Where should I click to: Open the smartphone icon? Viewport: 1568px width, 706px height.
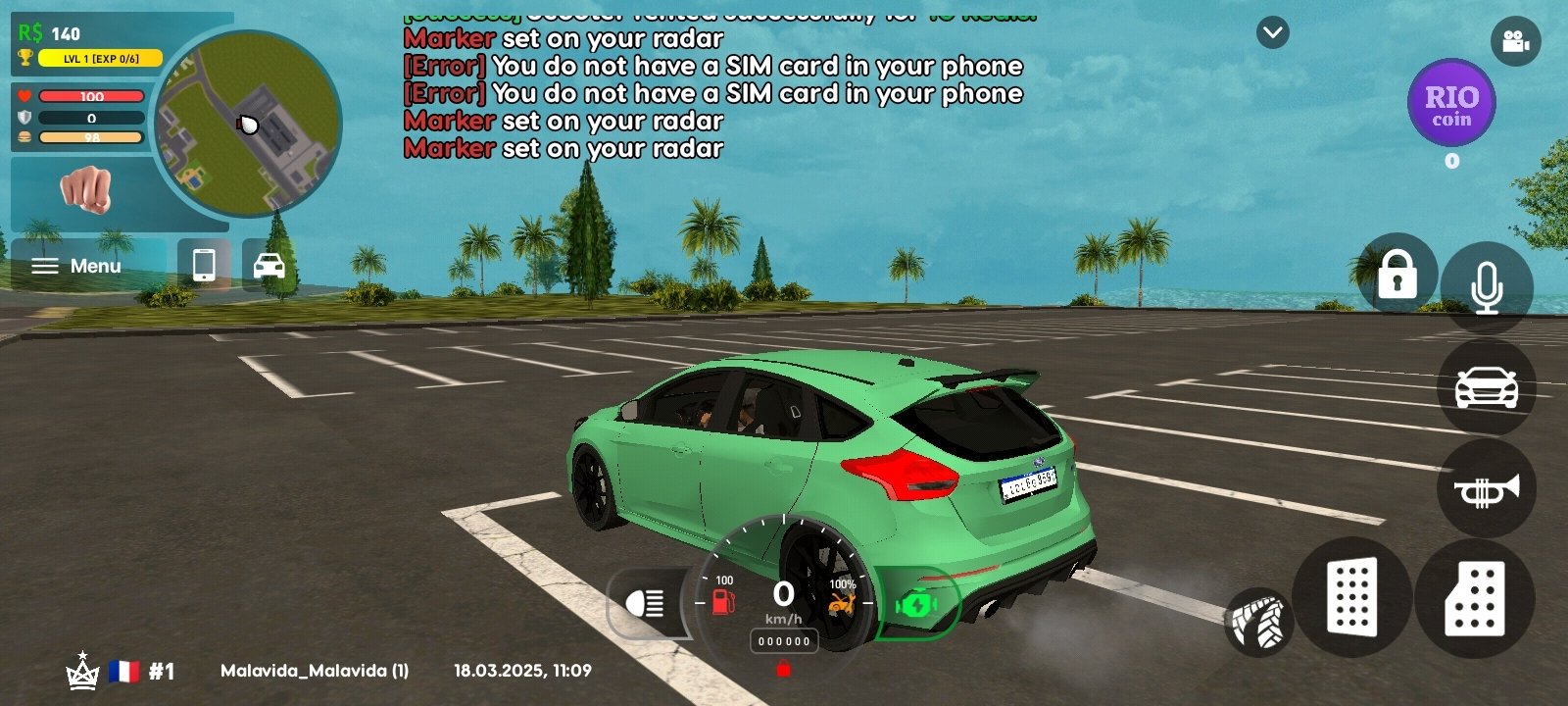click(204, 265)
